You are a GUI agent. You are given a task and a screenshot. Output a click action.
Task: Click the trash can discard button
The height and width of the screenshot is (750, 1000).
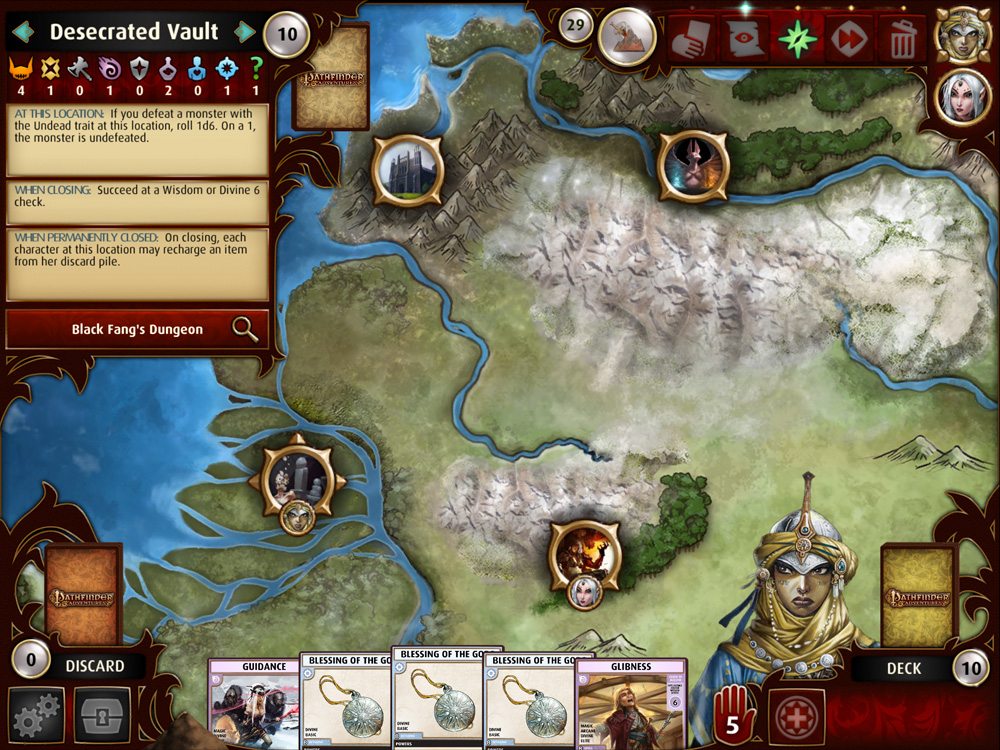coord(901,38)
